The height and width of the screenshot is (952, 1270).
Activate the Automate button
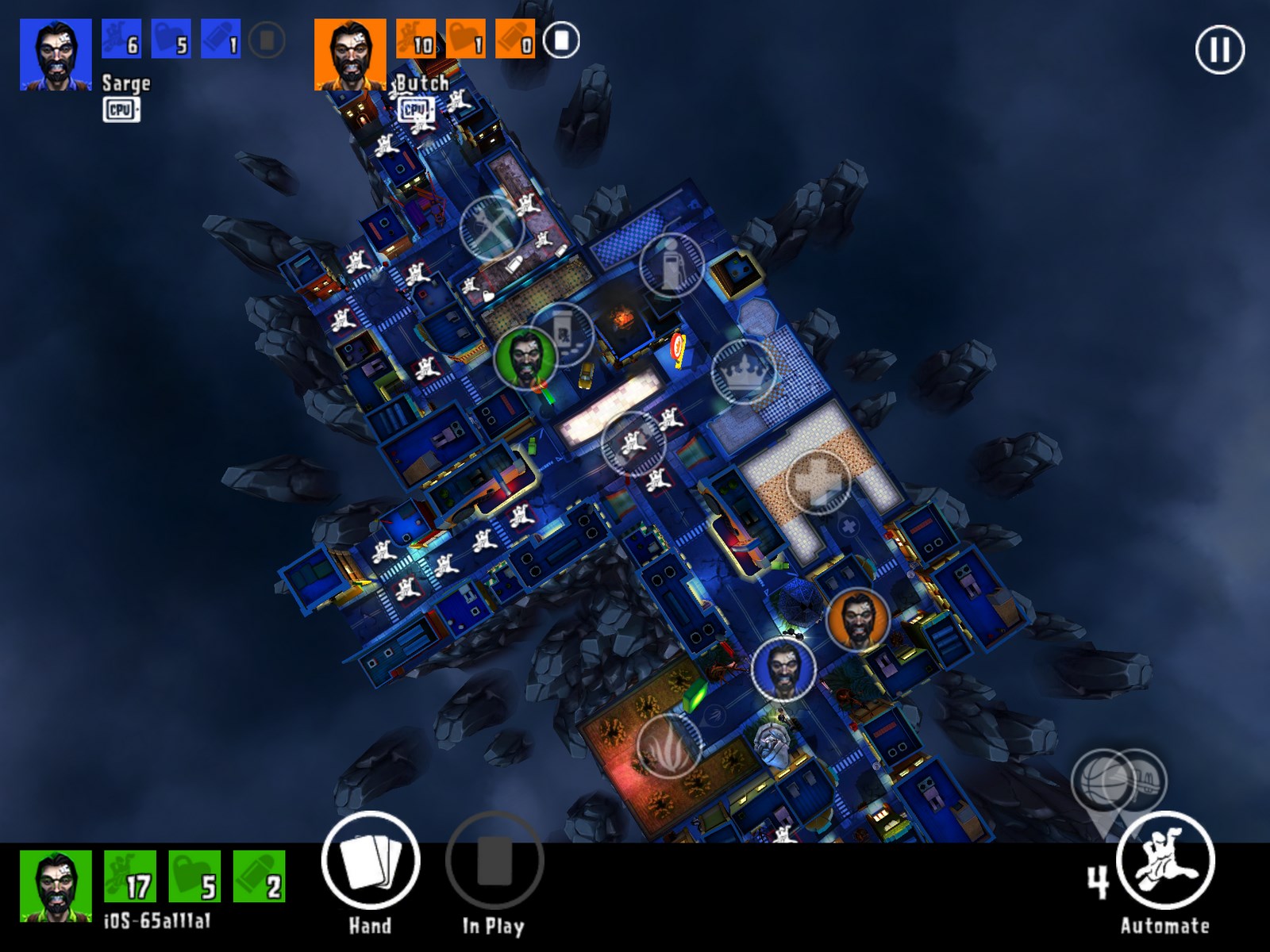pos(1164,861)
